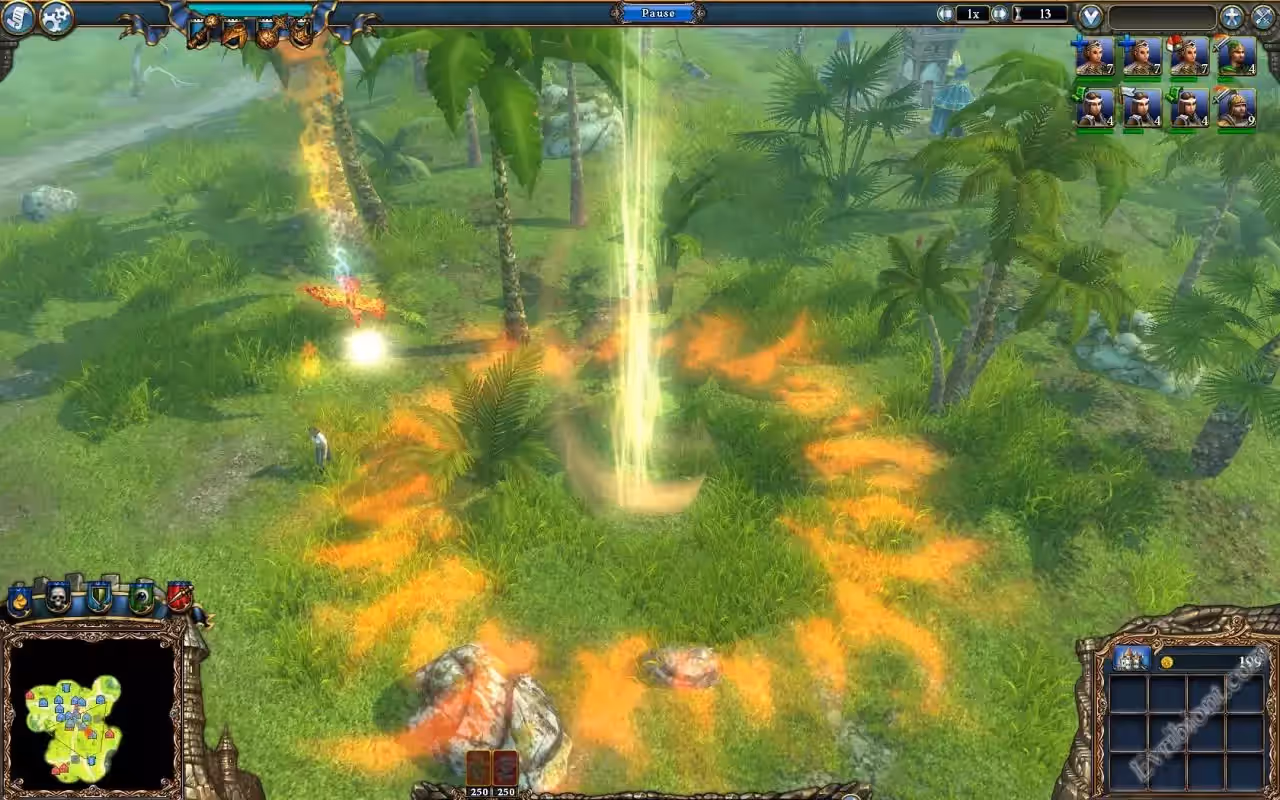Open the quest scroll log
The height and width of the screenshot is (800, 1280).
click(19, 17)
